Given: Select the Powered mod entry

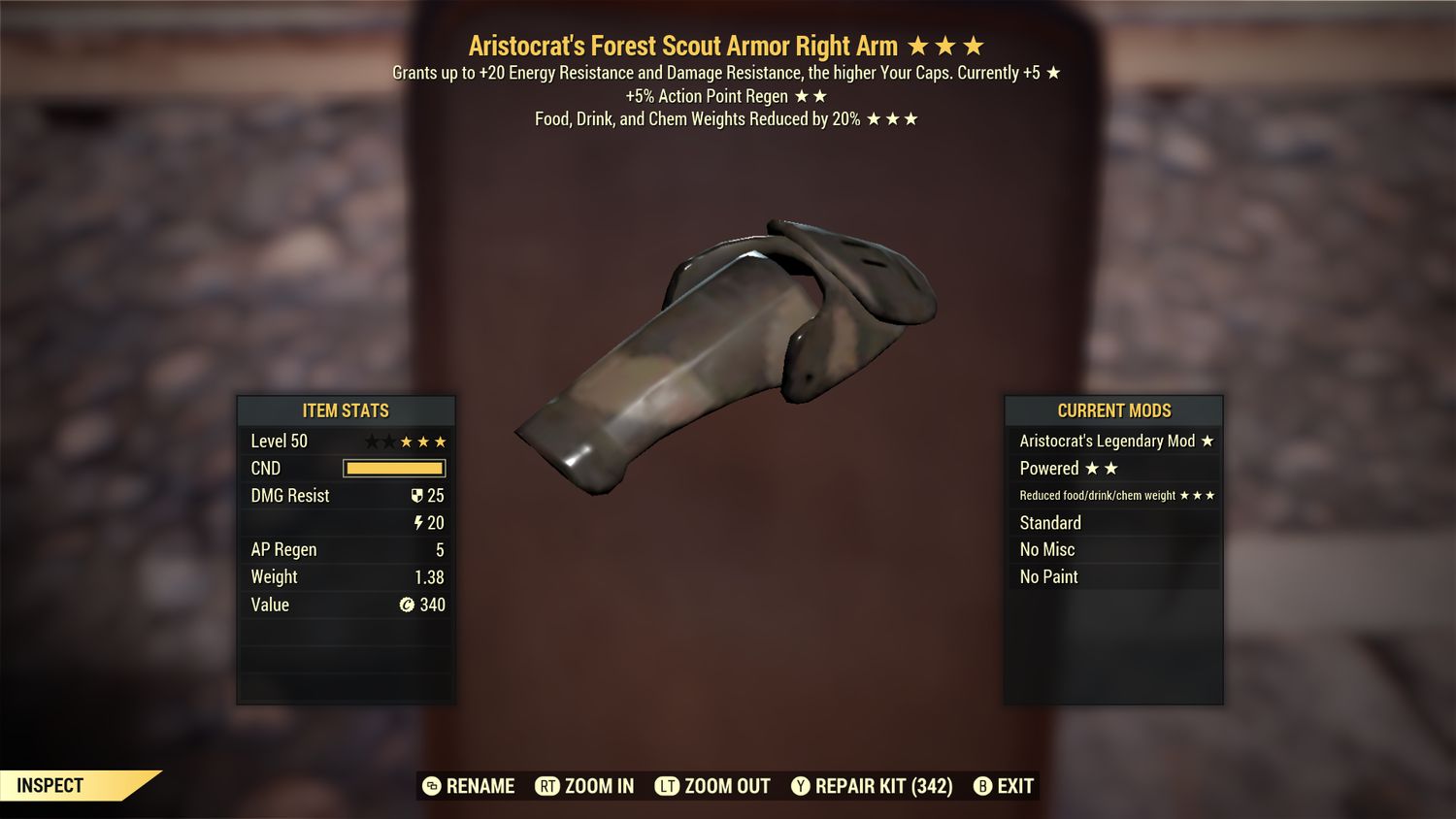Looking at the screenshot, I should click(x=1048, y=468).
